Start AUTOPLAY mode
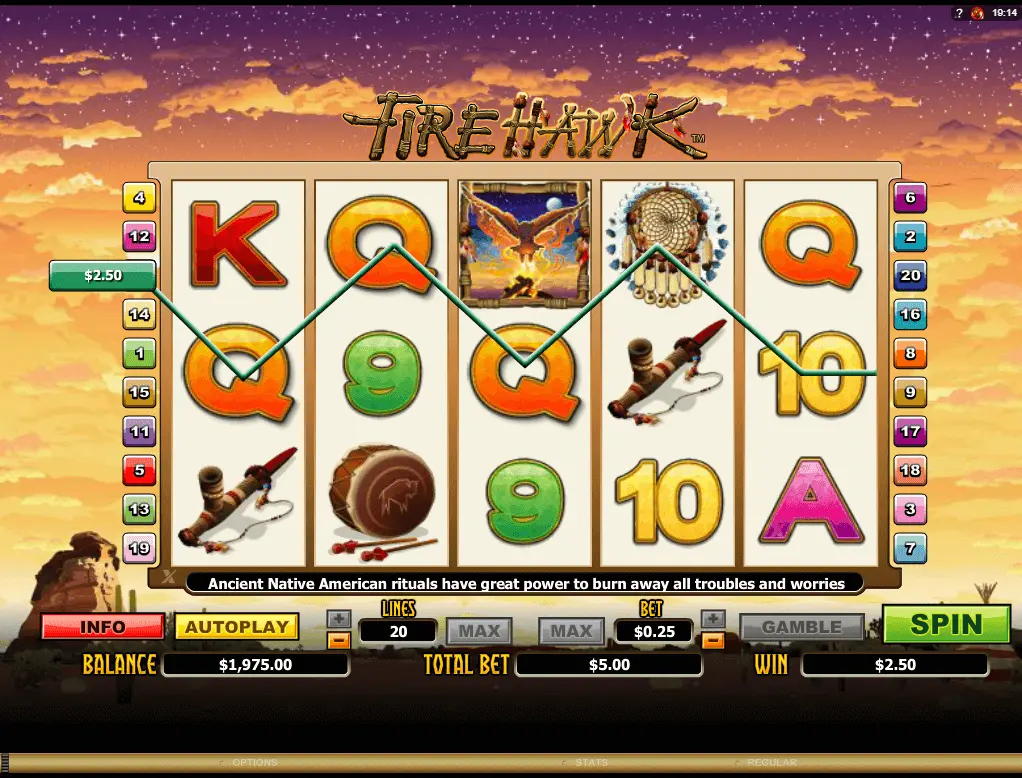Screen dimensions: 1022x778 [237, 627]
